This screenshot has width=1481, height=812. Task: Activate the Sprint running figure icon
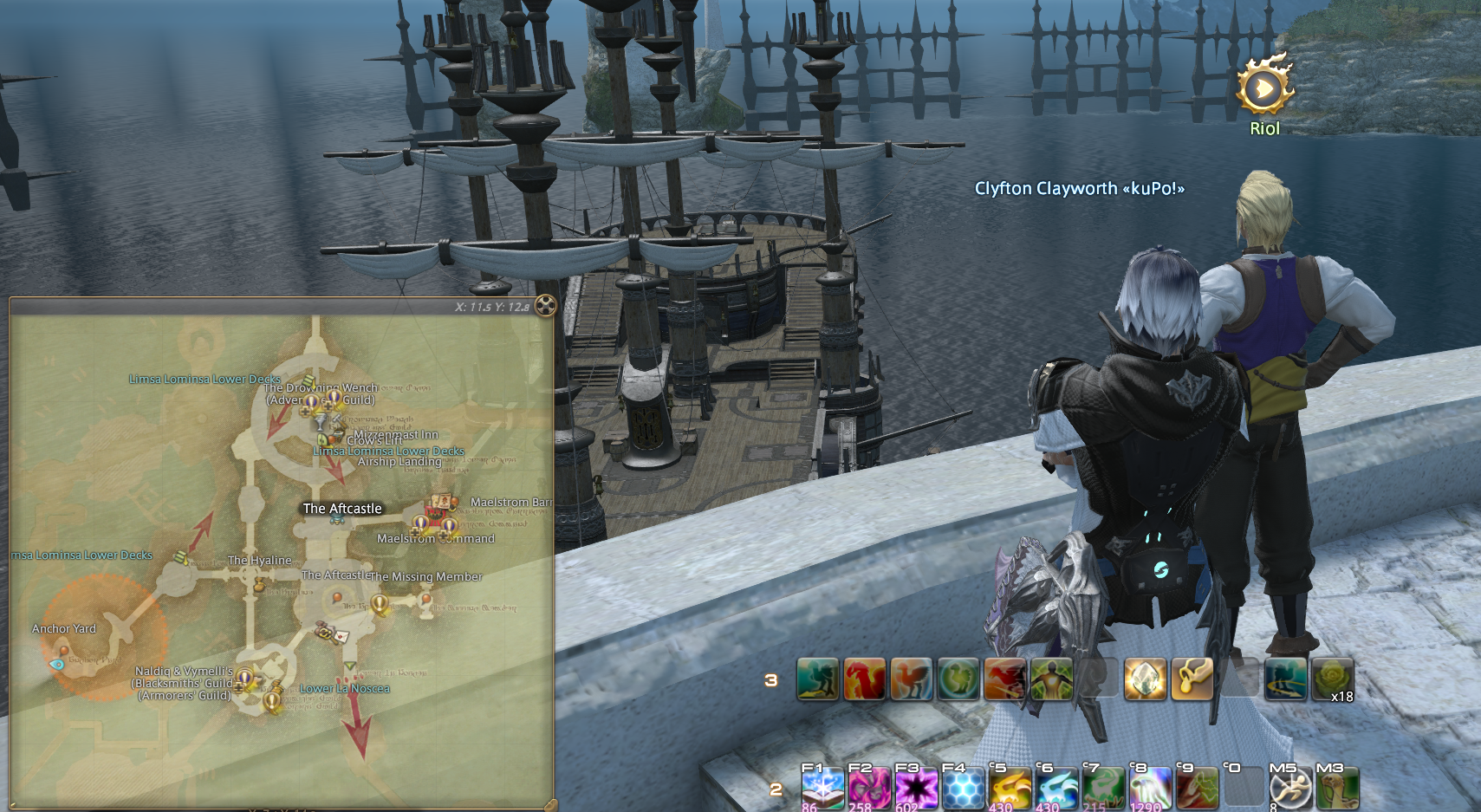click(x=1289, y=788)
